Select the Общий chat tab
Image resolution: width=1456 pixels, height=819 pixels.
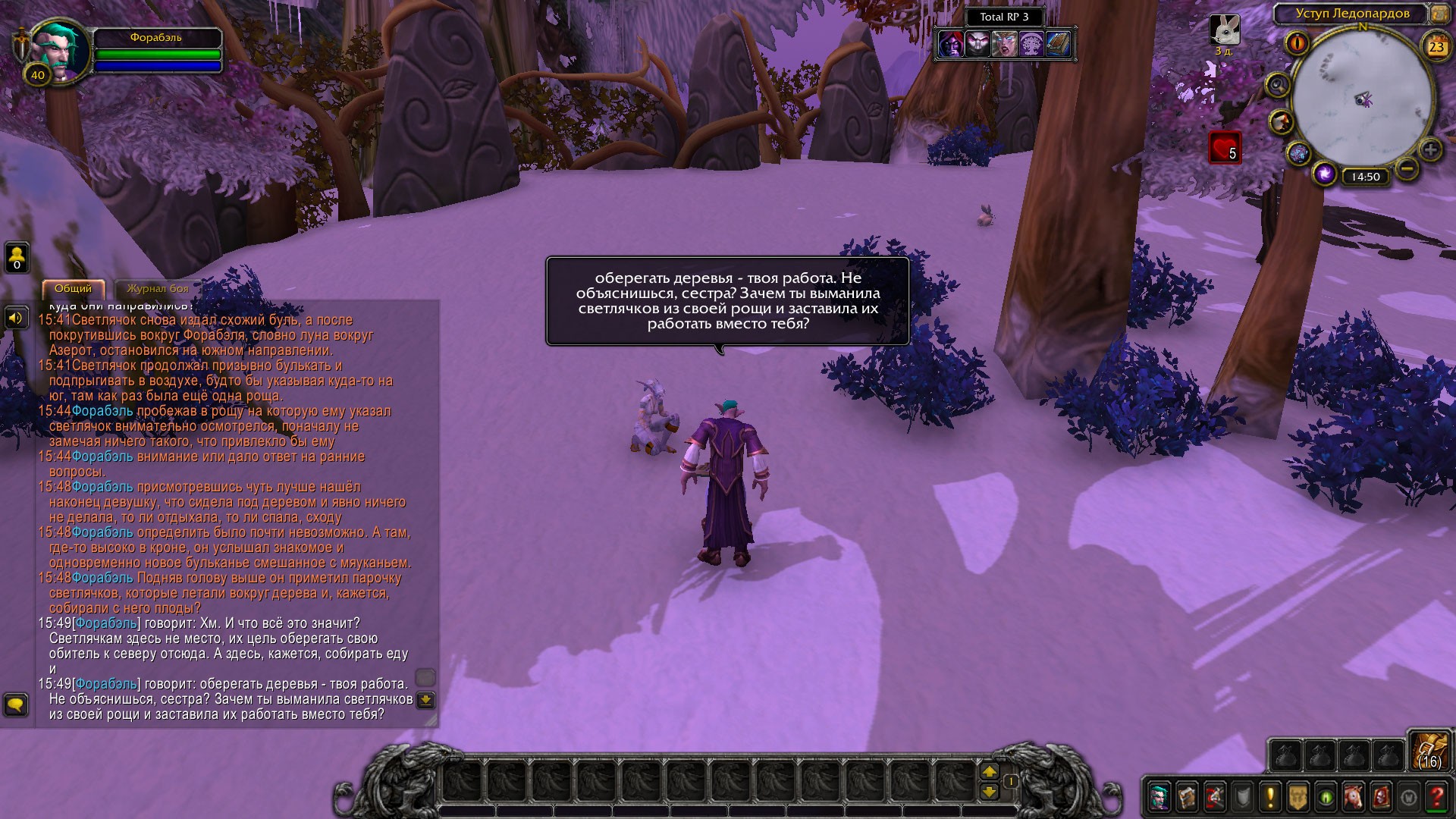73,289
